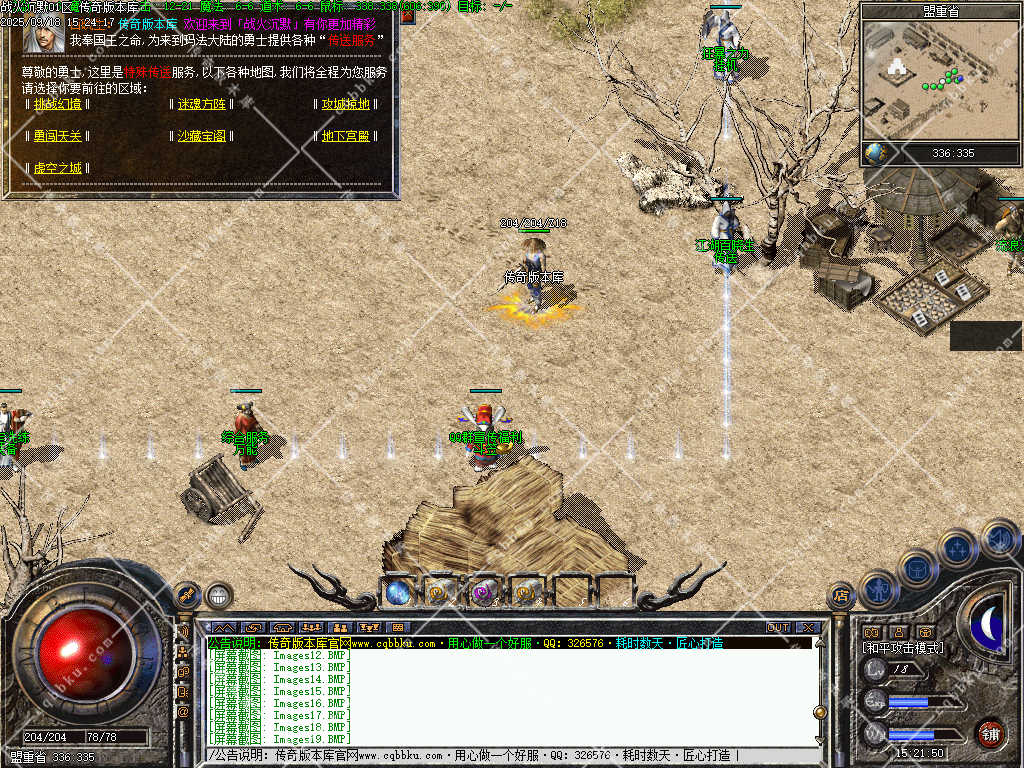Close the NPC teleport dialogue
The image size is (1024, 768).
[x=408, y=16]
